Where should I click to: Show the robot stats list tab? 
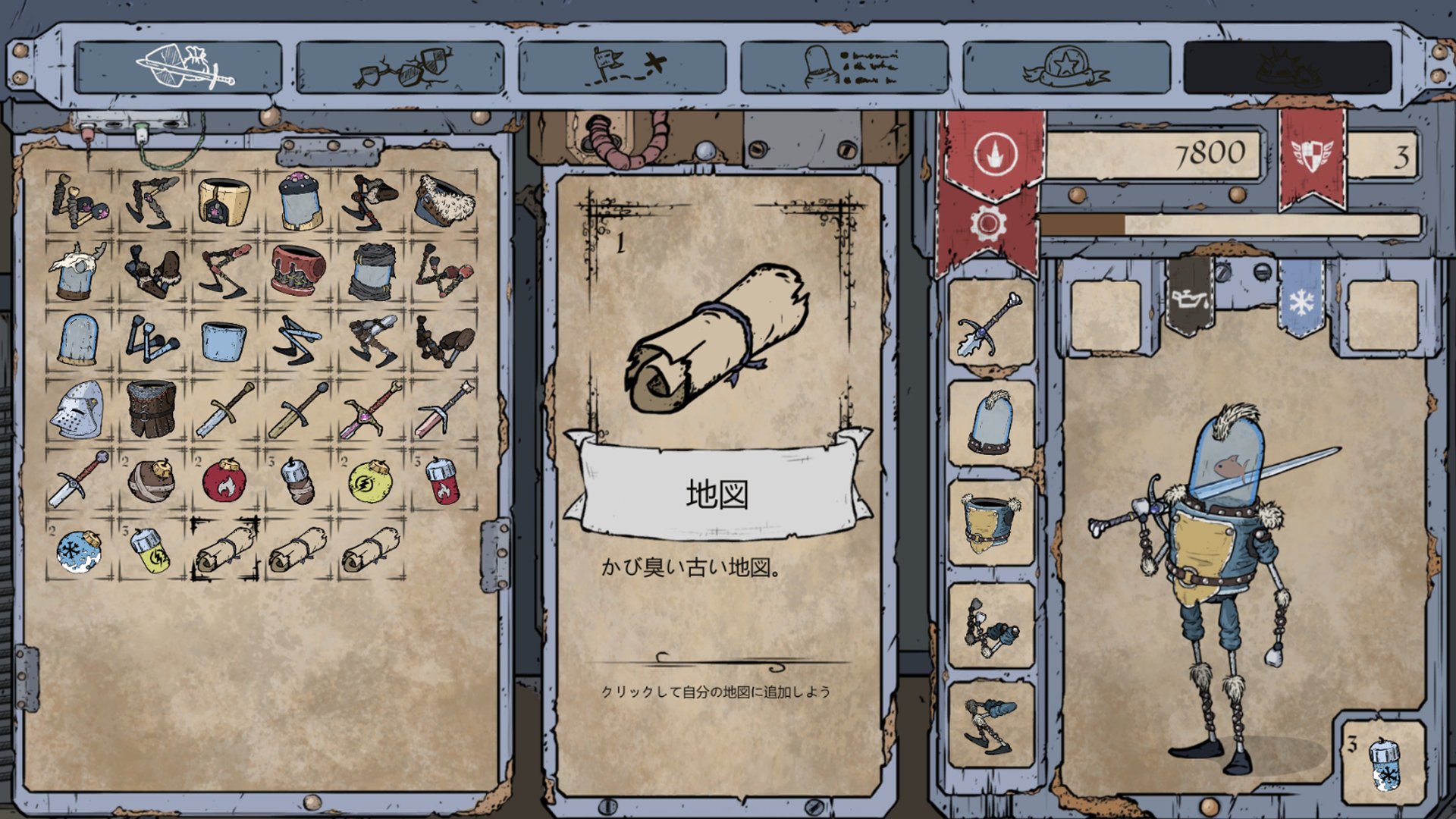pyautogui.click(x=844, y=67)
